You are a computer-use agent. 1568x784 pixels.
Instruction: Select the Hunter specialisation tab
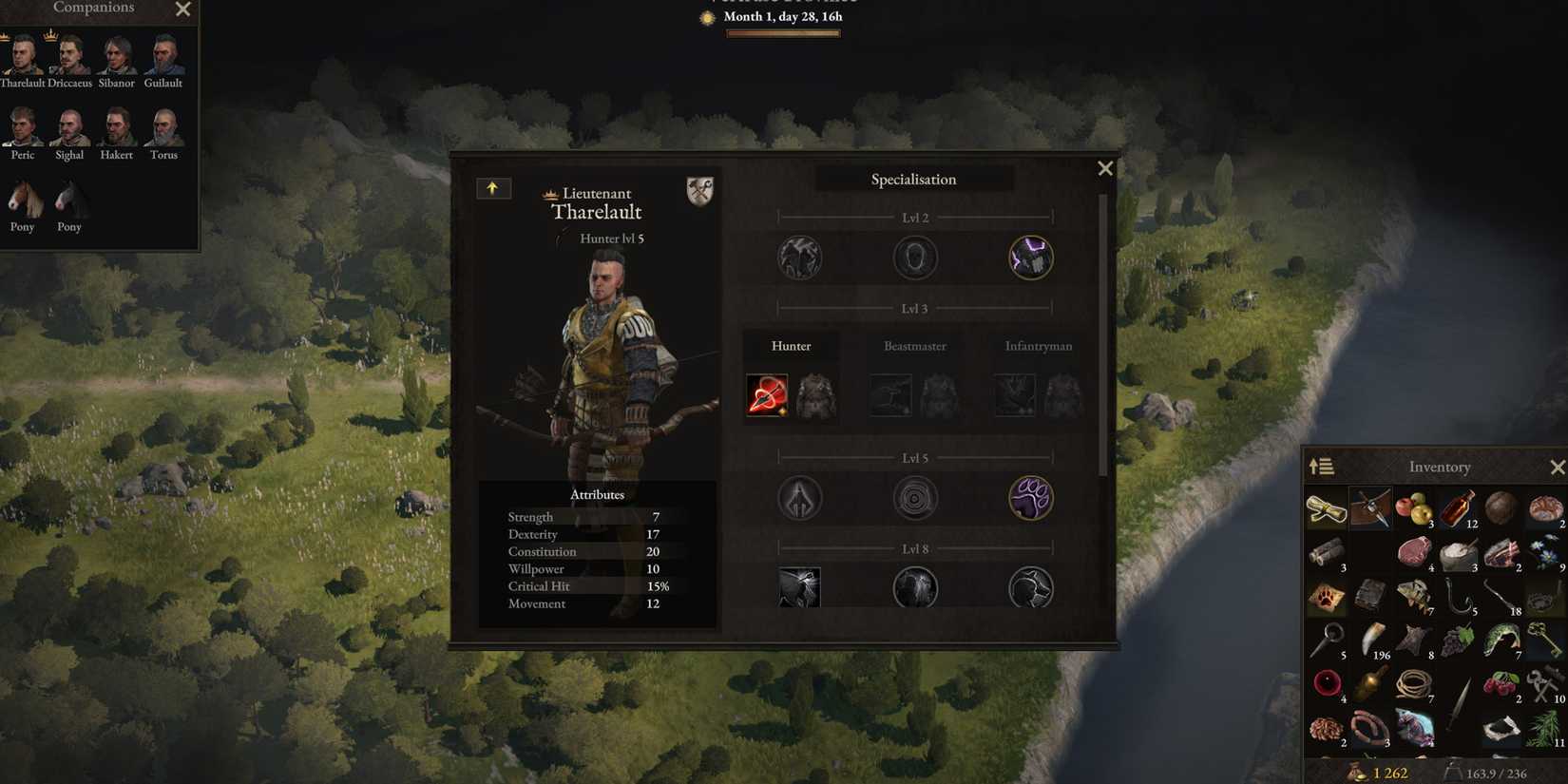tap(792, 346)
